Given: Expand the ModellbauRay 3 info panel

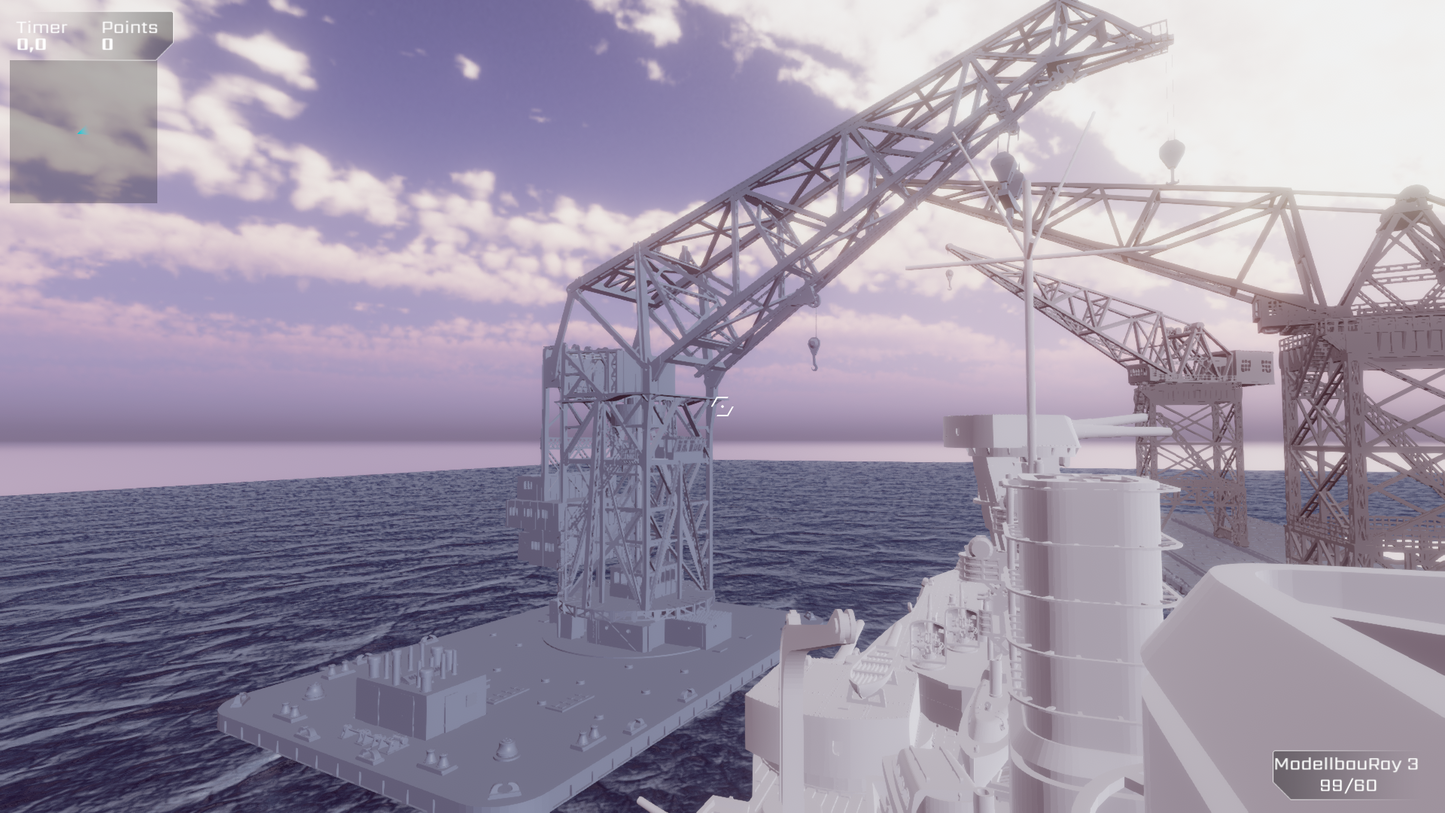Looking at the screenshot, I should [1344, 772].
